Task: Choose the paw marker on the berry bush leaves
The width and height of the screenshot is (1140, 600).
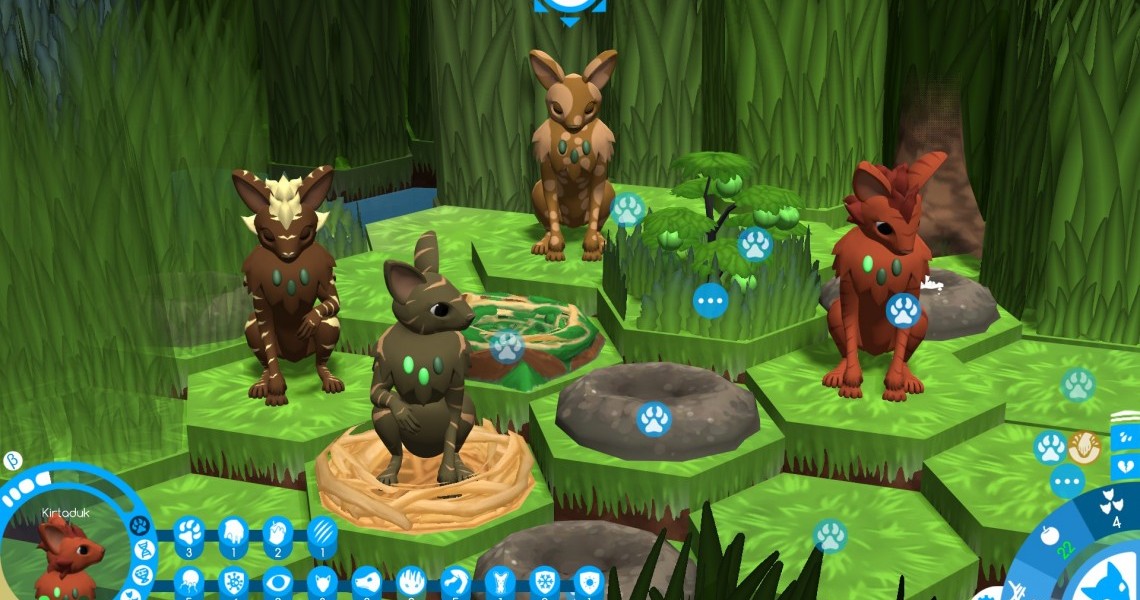Action: pos(755,244)
